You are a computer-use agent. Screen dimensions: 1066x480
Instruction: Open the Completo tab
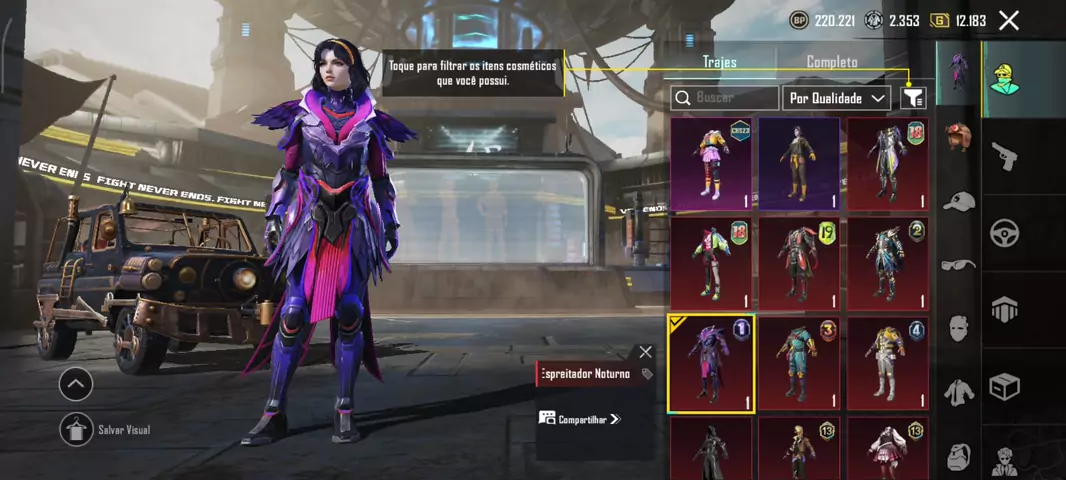(x=832, y=62)
